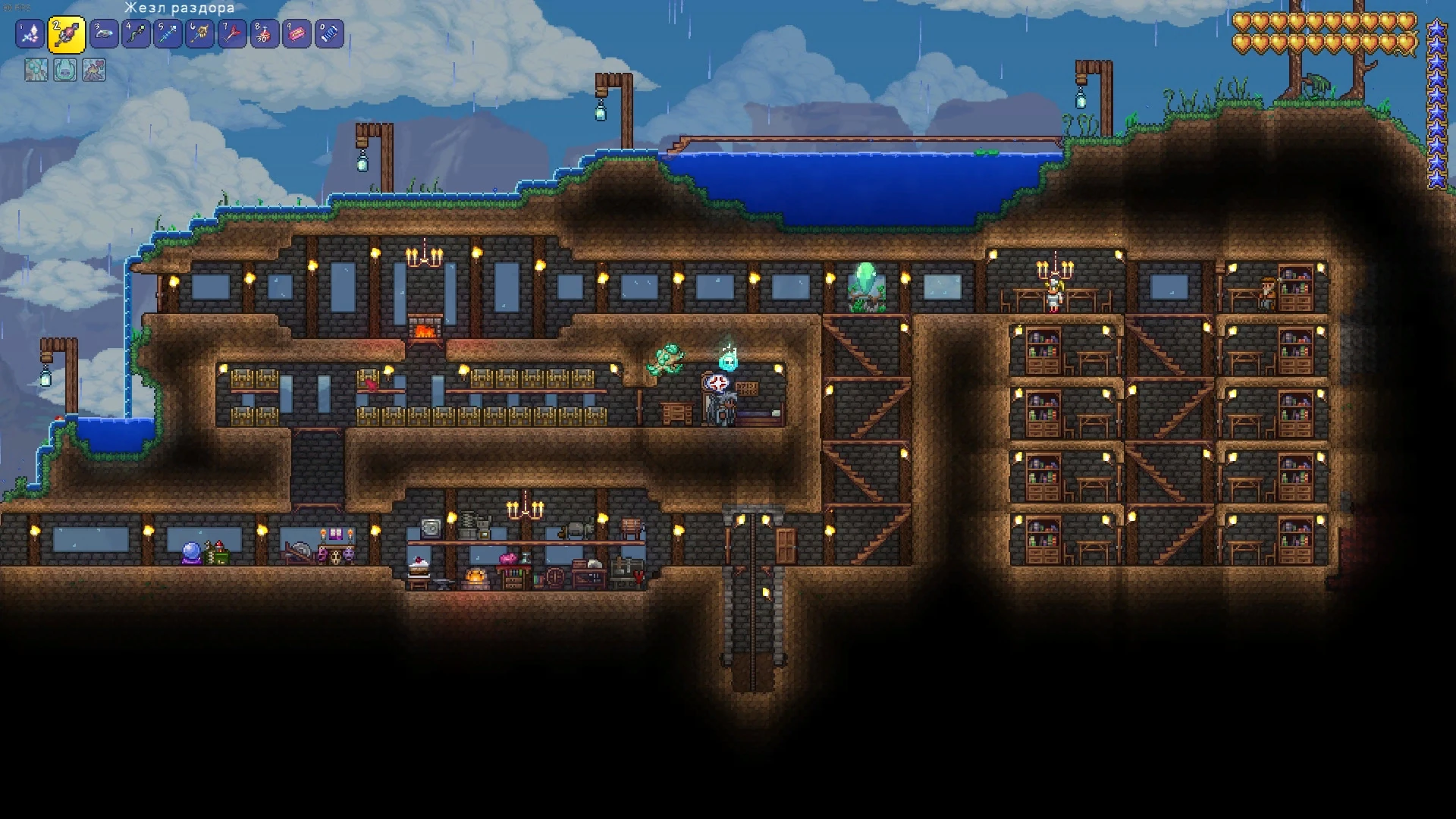
Task: Select the golden staff in hotbar slot 6
Action: pyautogui.click(x=199, y=33)
